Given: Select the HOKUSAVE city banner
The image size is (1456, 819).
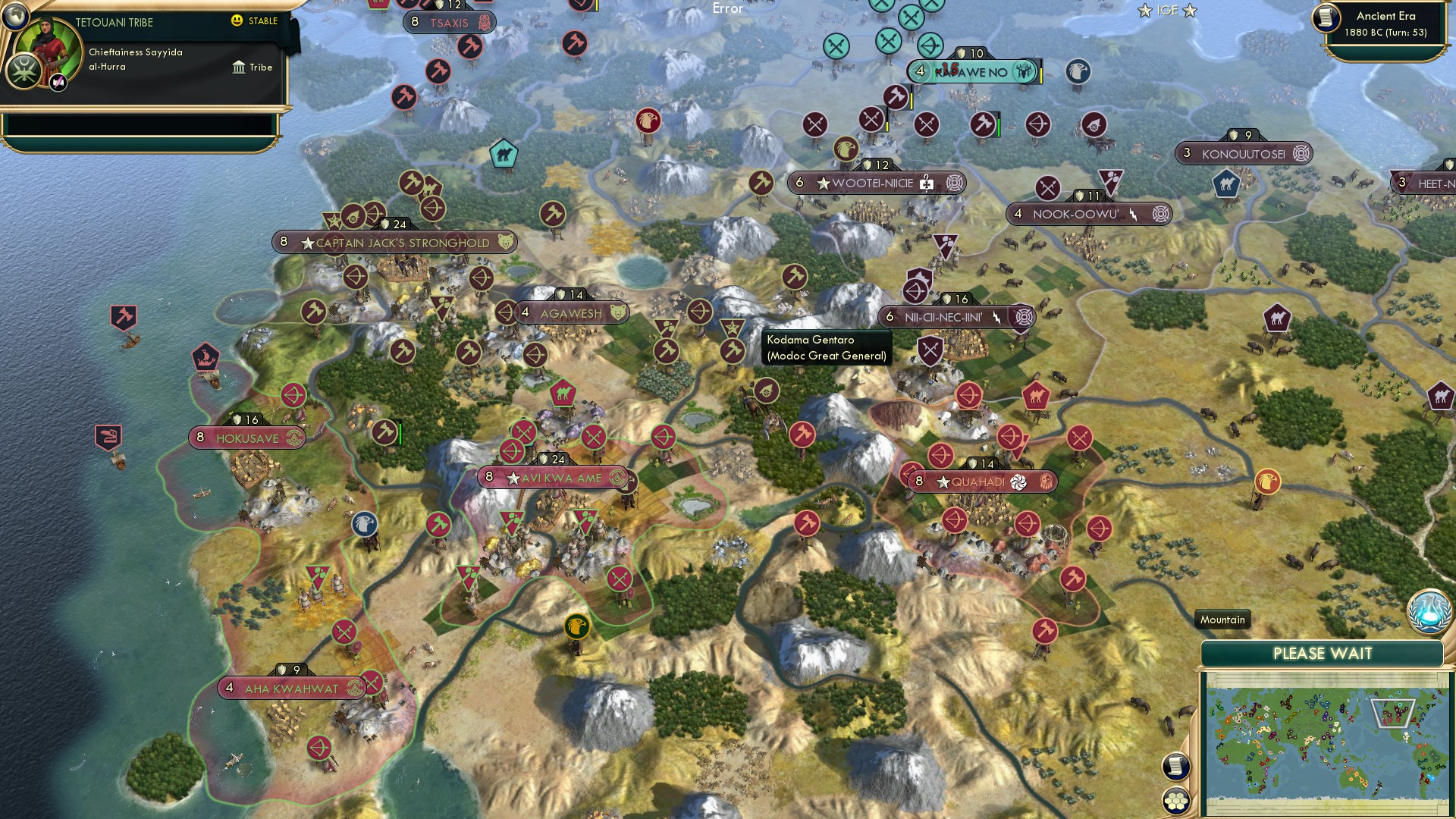Looking at the screenshot, I should (246, 437).
